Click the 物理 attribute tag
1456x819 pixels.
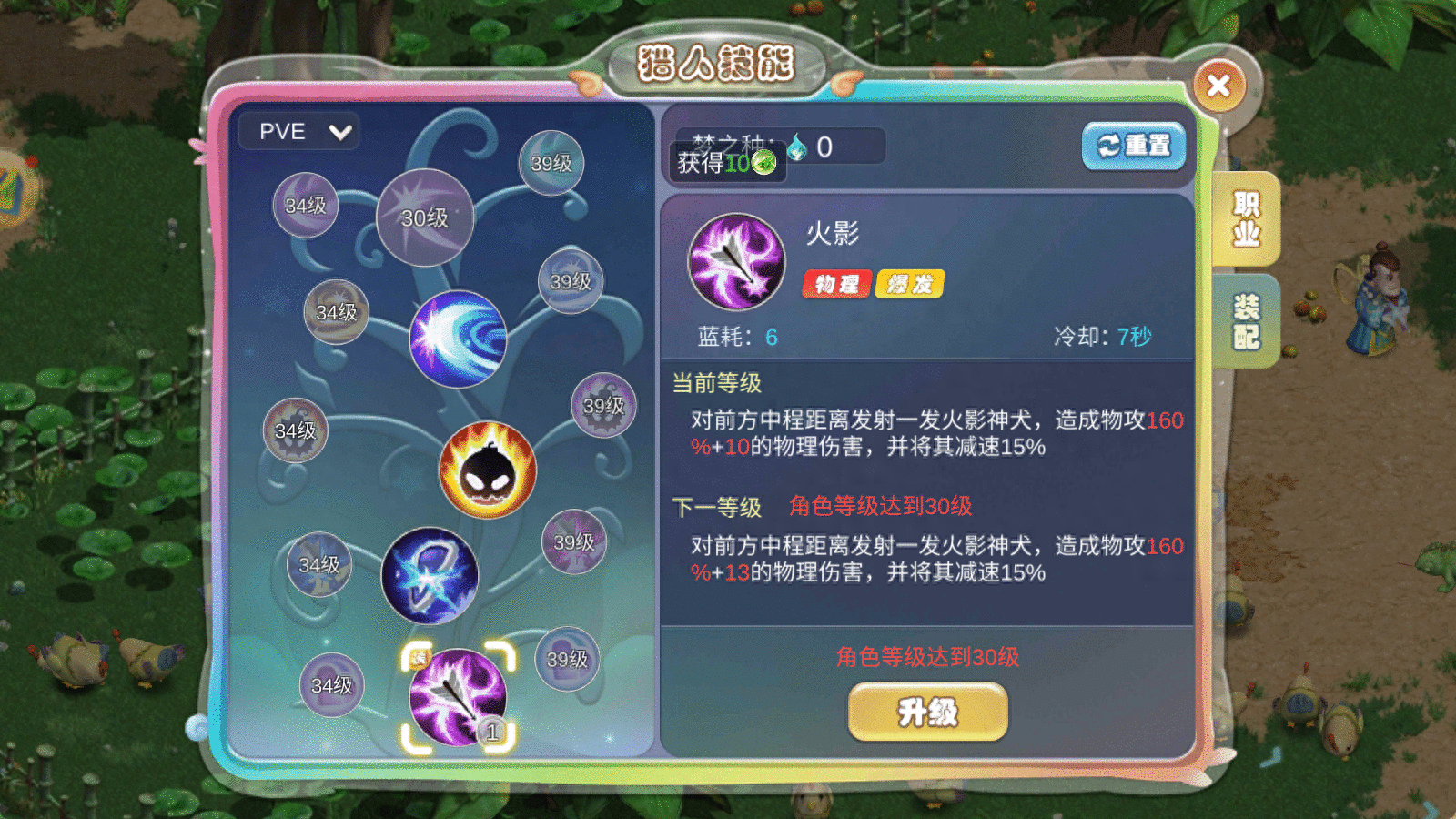point(836,283)
